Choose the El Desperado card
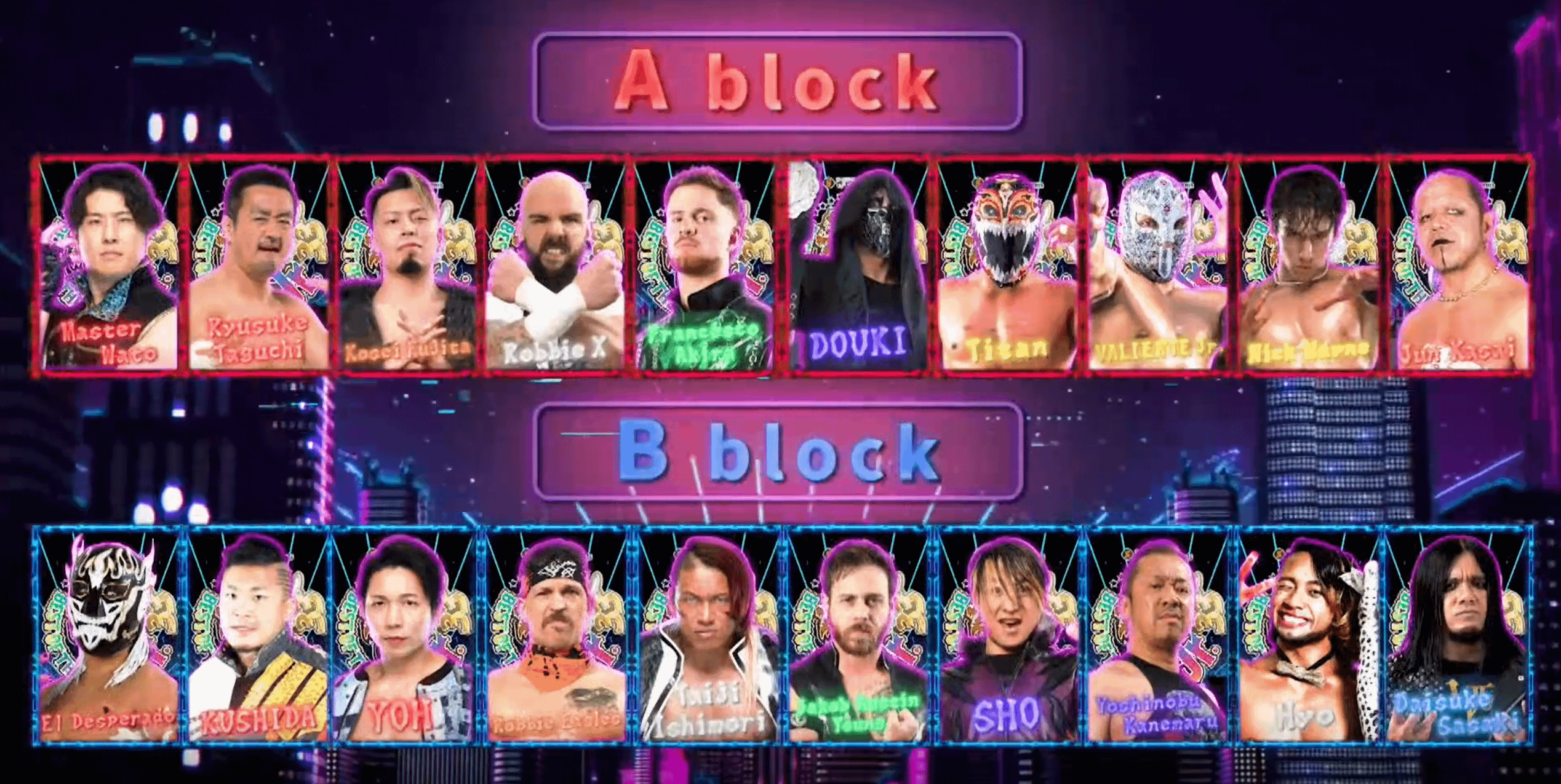 click(x=108, y=636)
